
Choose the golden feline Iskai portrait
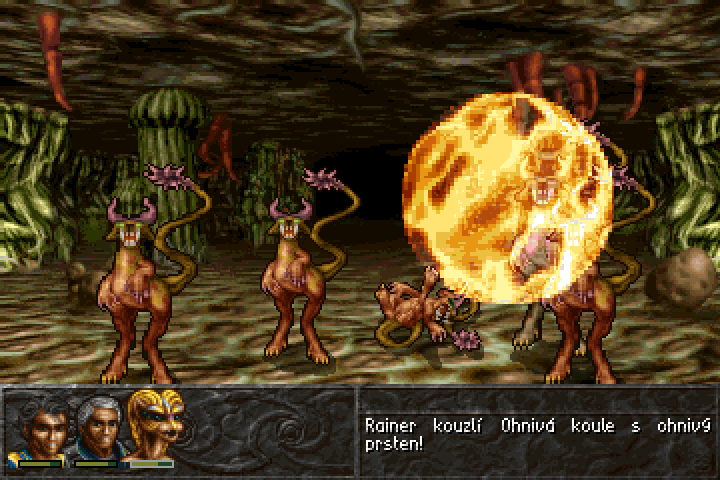(153, 424)
